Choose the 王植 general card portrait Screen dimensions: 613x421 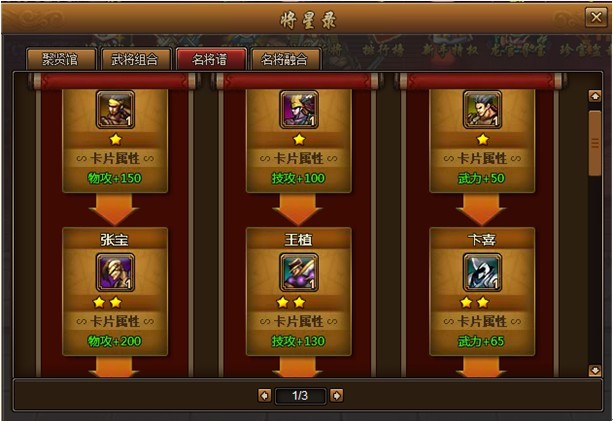pyautogui.click(x=298, y=271)
